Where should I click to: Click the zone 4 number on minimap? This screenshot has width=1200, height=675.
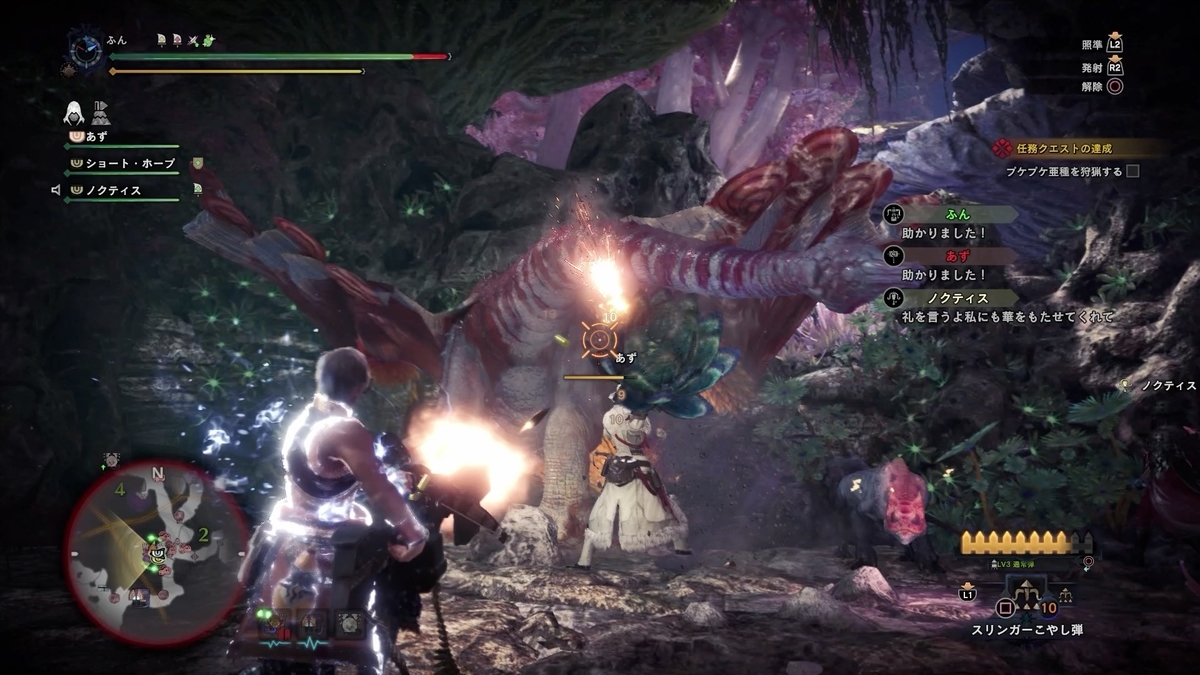coord(119,490)
